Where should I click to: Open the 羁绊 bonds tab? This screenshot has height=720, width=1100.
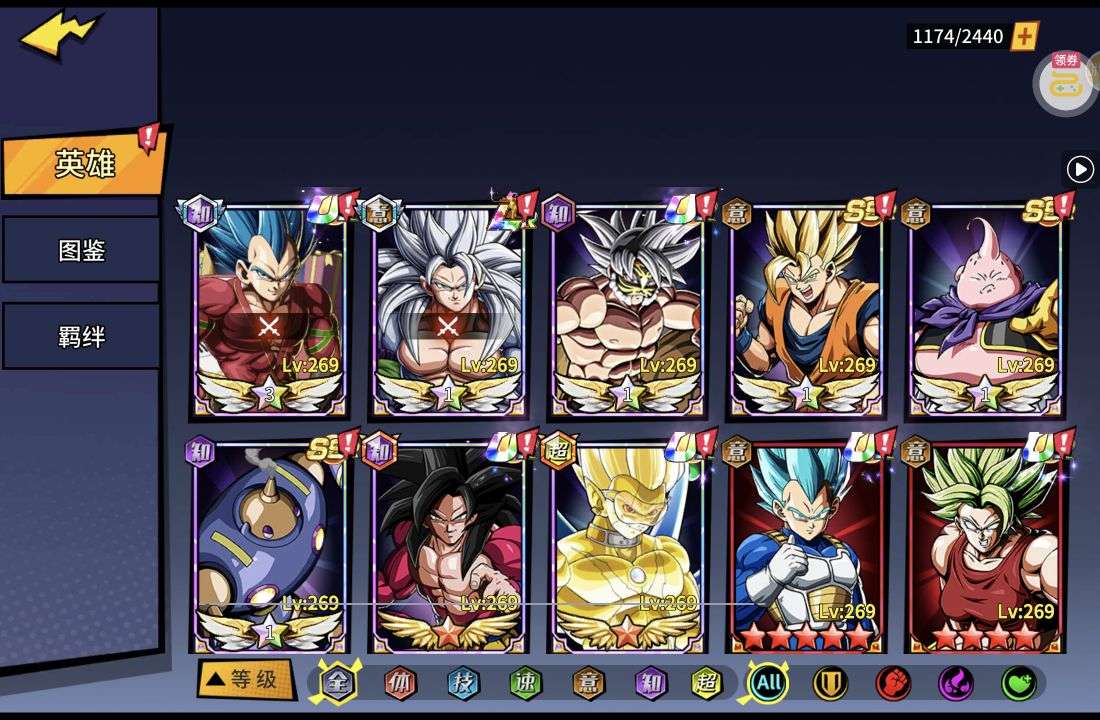click(x=81, y=337)
